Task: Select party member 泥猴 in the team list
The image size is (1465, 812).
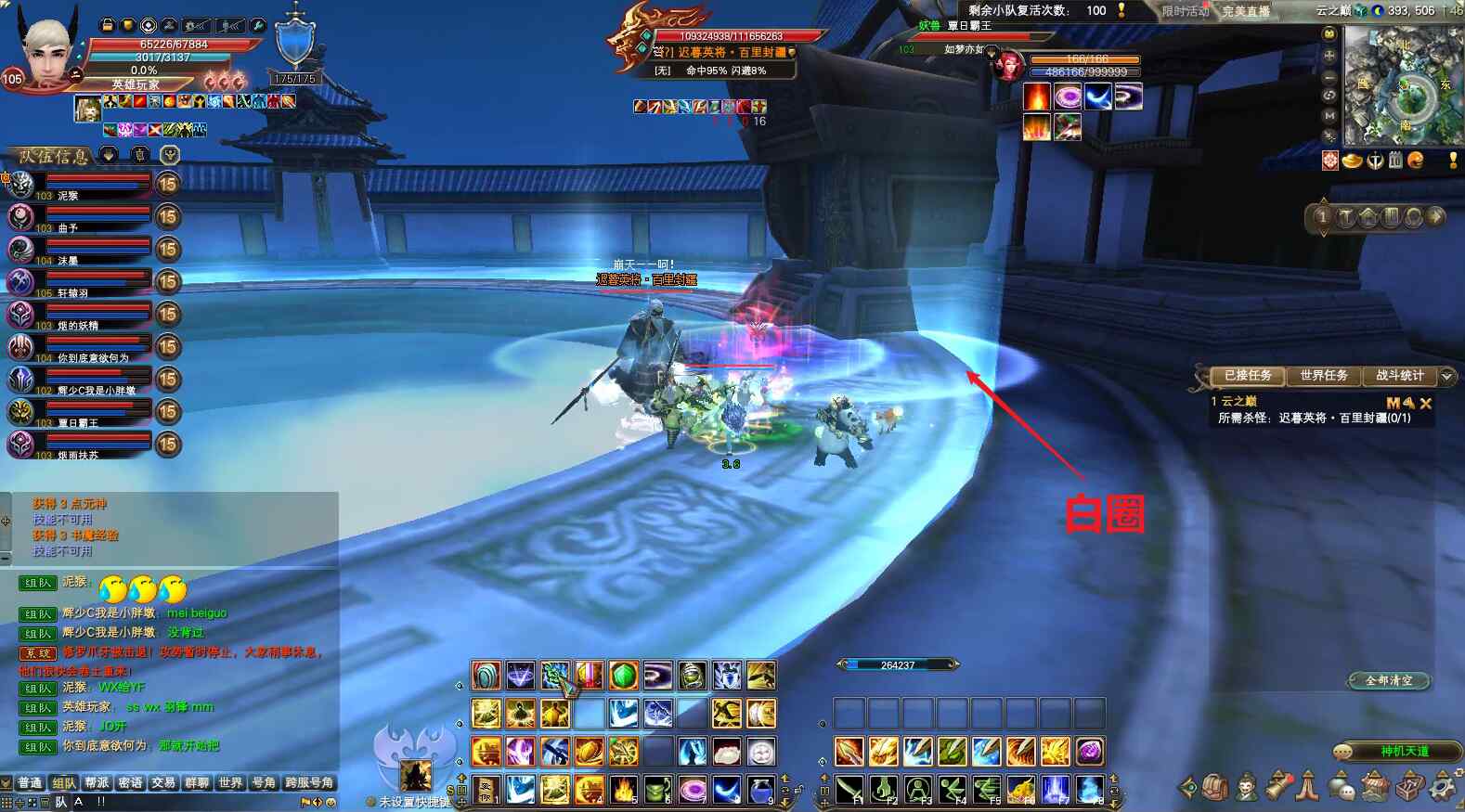Action: click(79, 185)
